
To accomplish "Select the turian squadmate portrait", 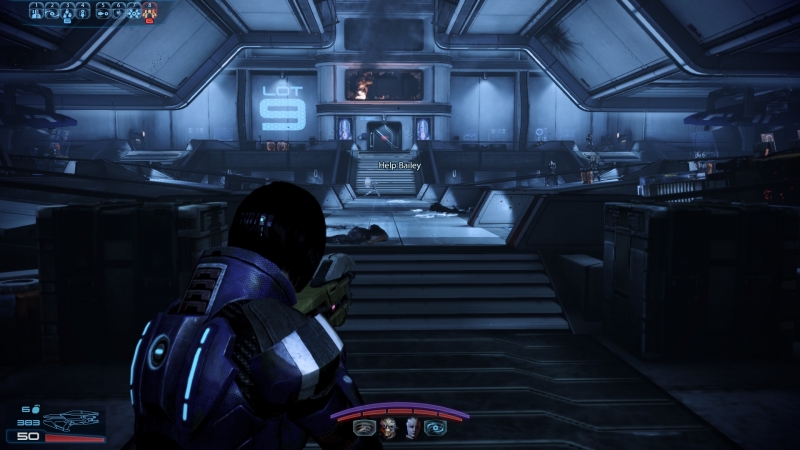I will (386, 427).
